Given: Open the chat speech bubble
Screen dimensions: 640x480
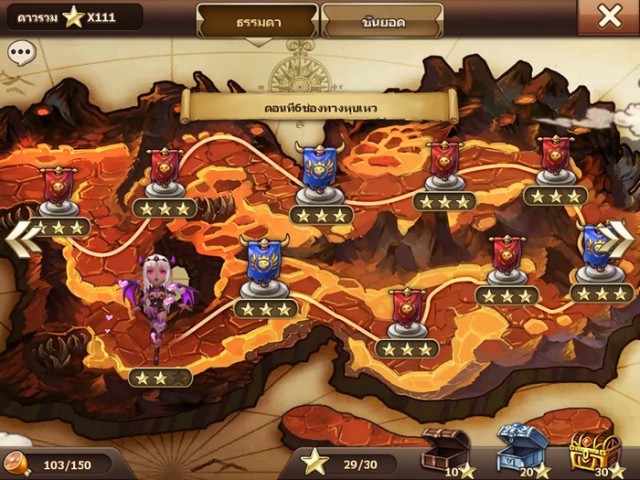Looking at the screenshot, I should [x=20, y=53].
